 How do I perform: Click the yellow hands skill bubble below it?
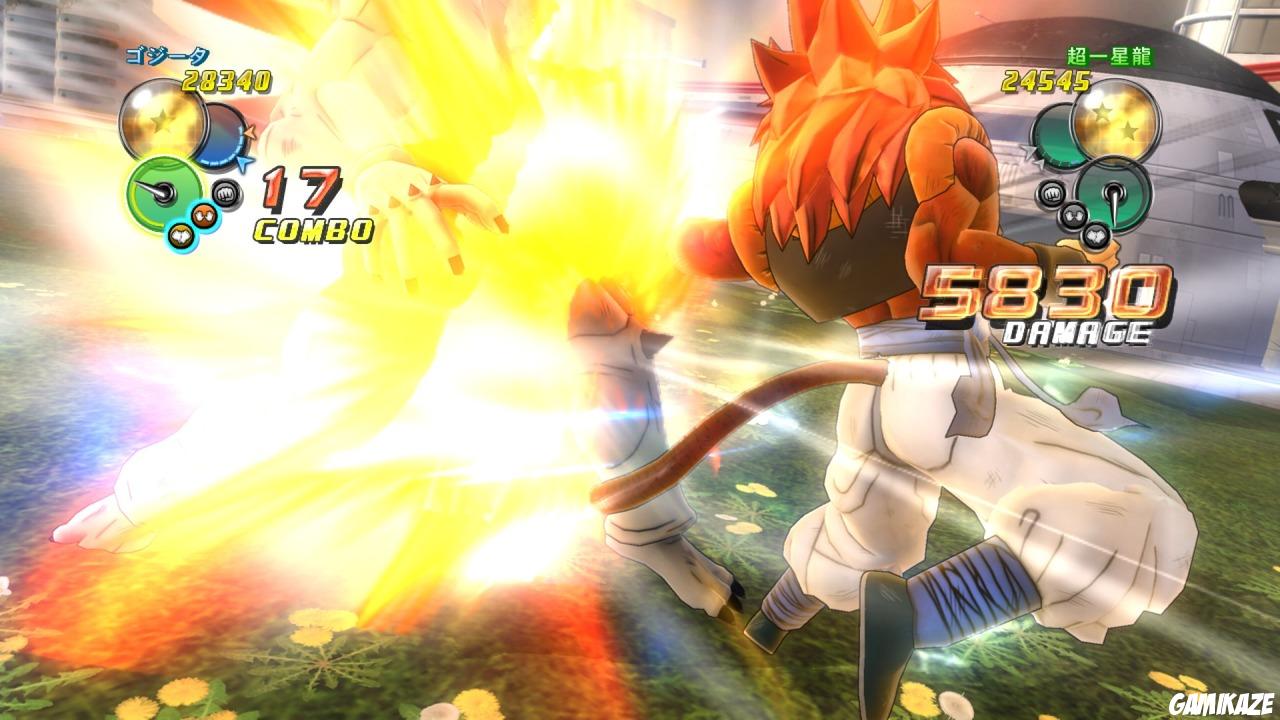click(182, 234)
